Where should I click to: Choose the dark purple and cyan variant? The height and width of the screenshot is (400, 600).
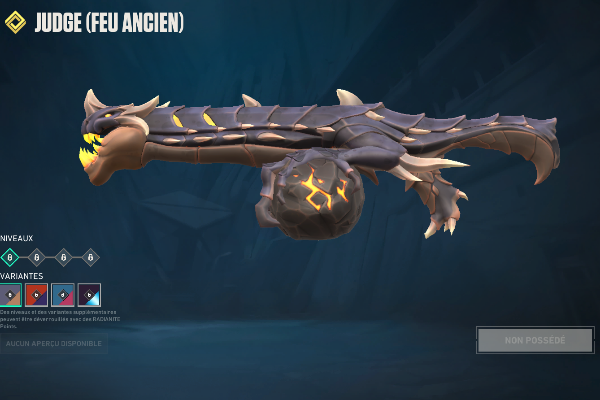tap(89, 295)
